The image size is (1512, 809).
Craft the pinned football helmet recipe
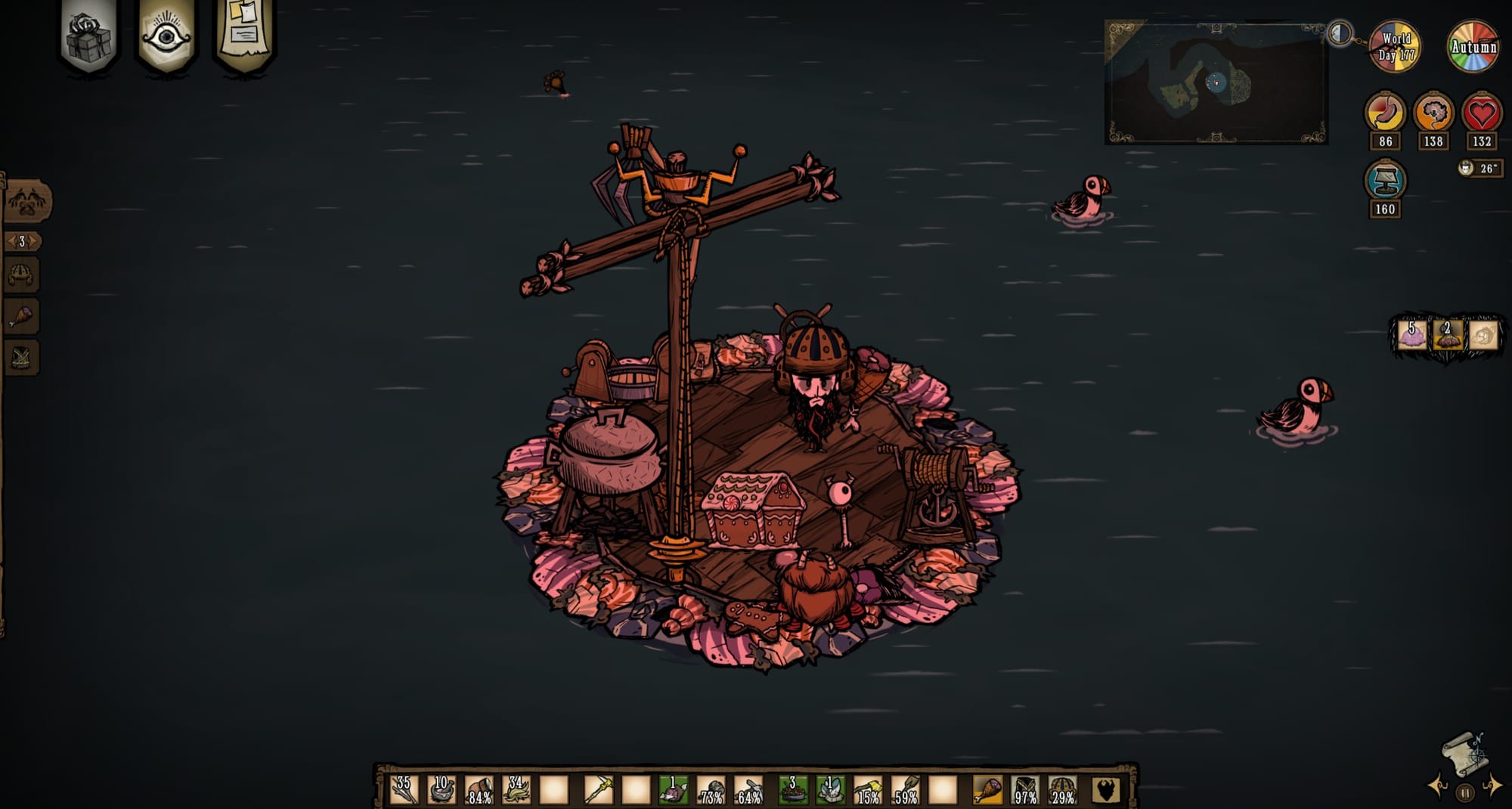coord(21,275)
